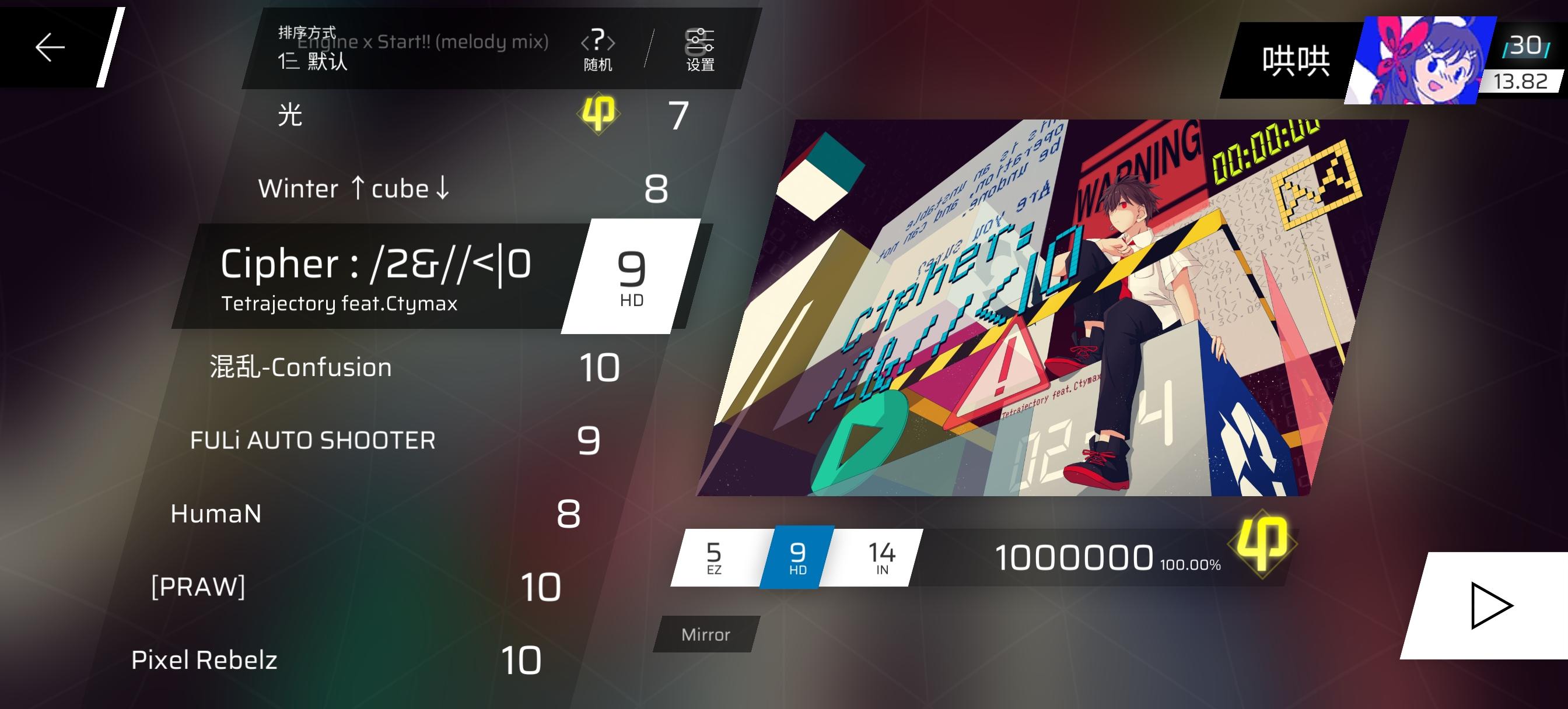1568x709 pixels.
Task: Click the question mark random play icon
Action: tap(599, 43)
